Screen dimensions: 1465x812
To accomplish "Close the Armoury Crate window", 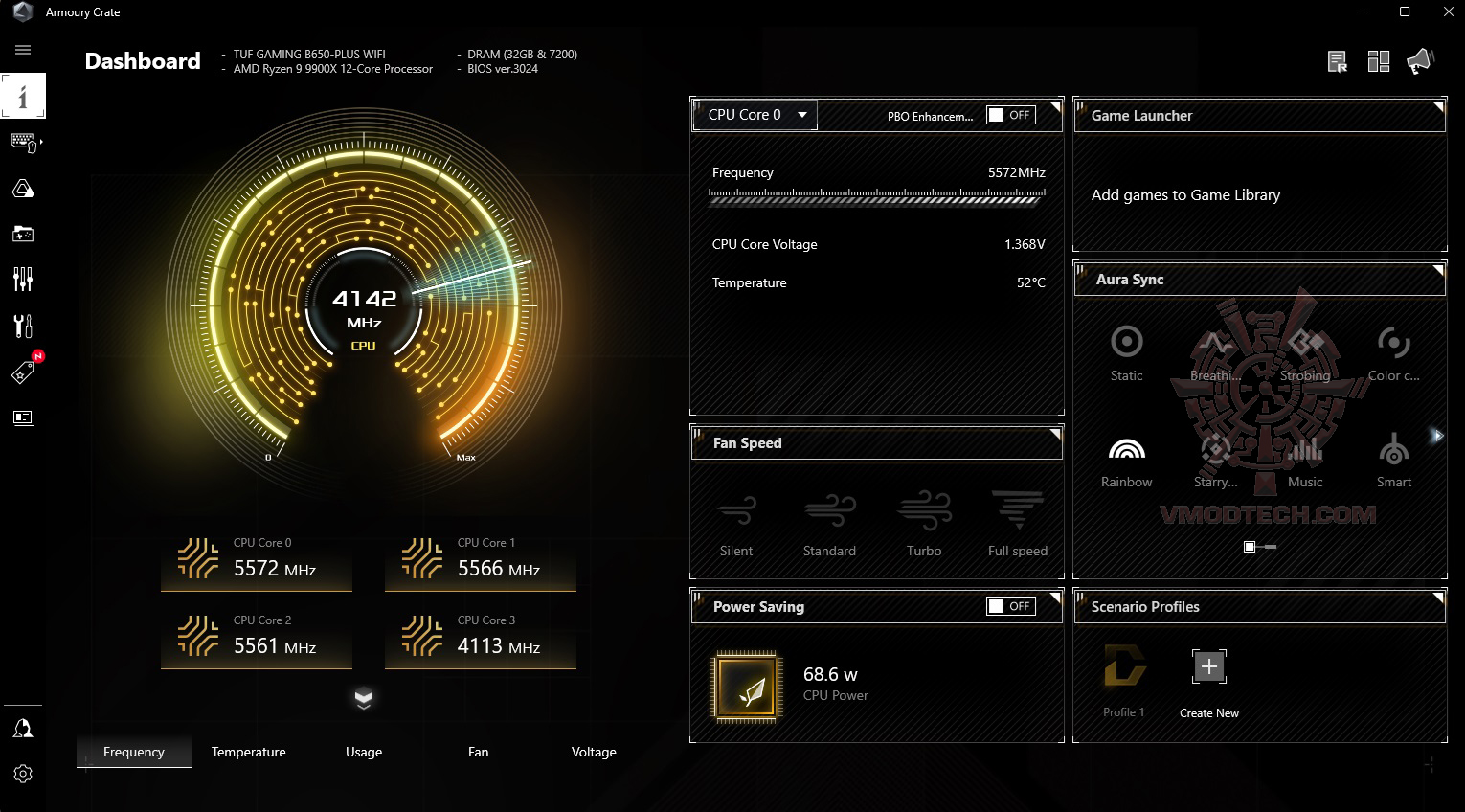I will click(x=1449, y=12).
